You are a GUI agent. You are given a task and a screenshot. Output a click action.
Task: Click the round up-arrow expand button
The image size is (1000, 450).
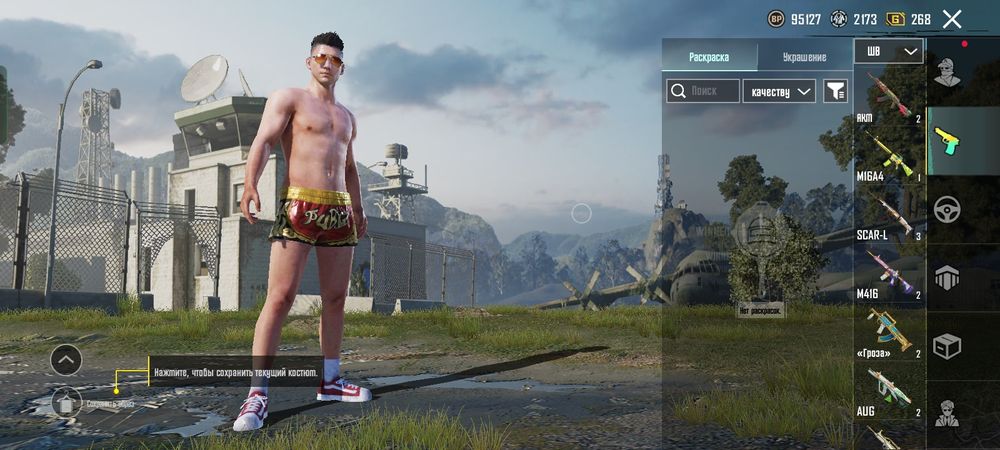[x=66, y=358]
